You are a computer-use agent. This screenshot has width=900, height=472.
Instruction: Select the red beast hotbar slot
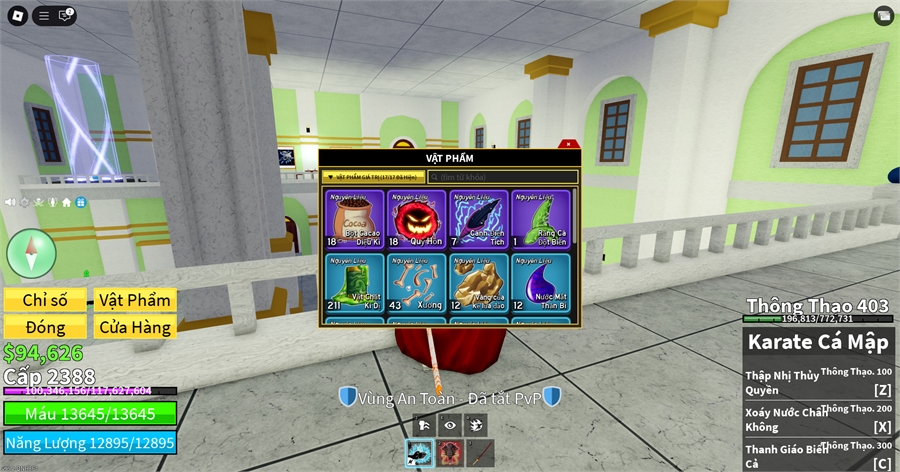pyautogui.click(x=449, y=455)
